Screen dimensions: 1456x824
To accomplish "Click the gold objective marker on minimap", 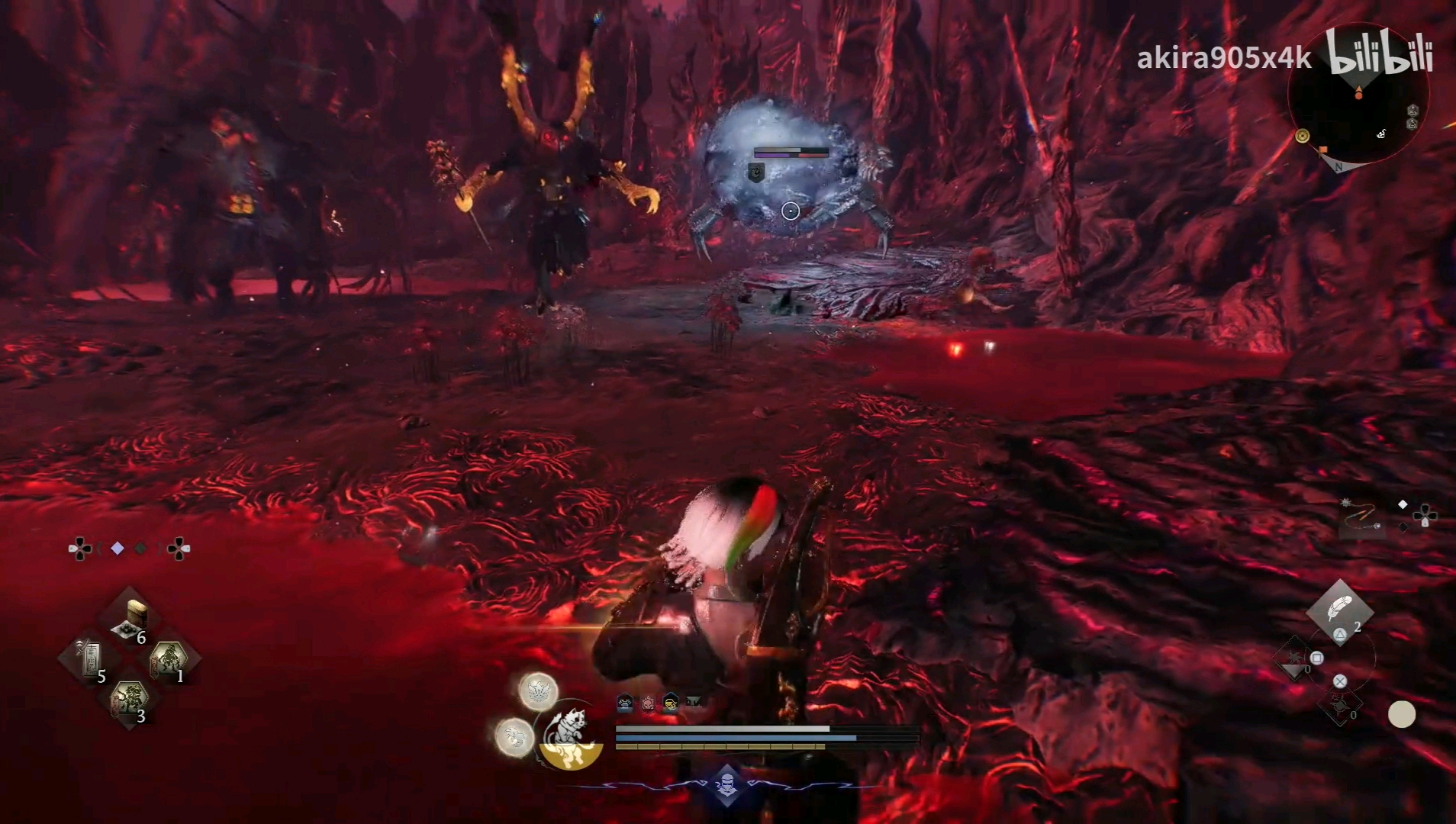I will 1303,136.
